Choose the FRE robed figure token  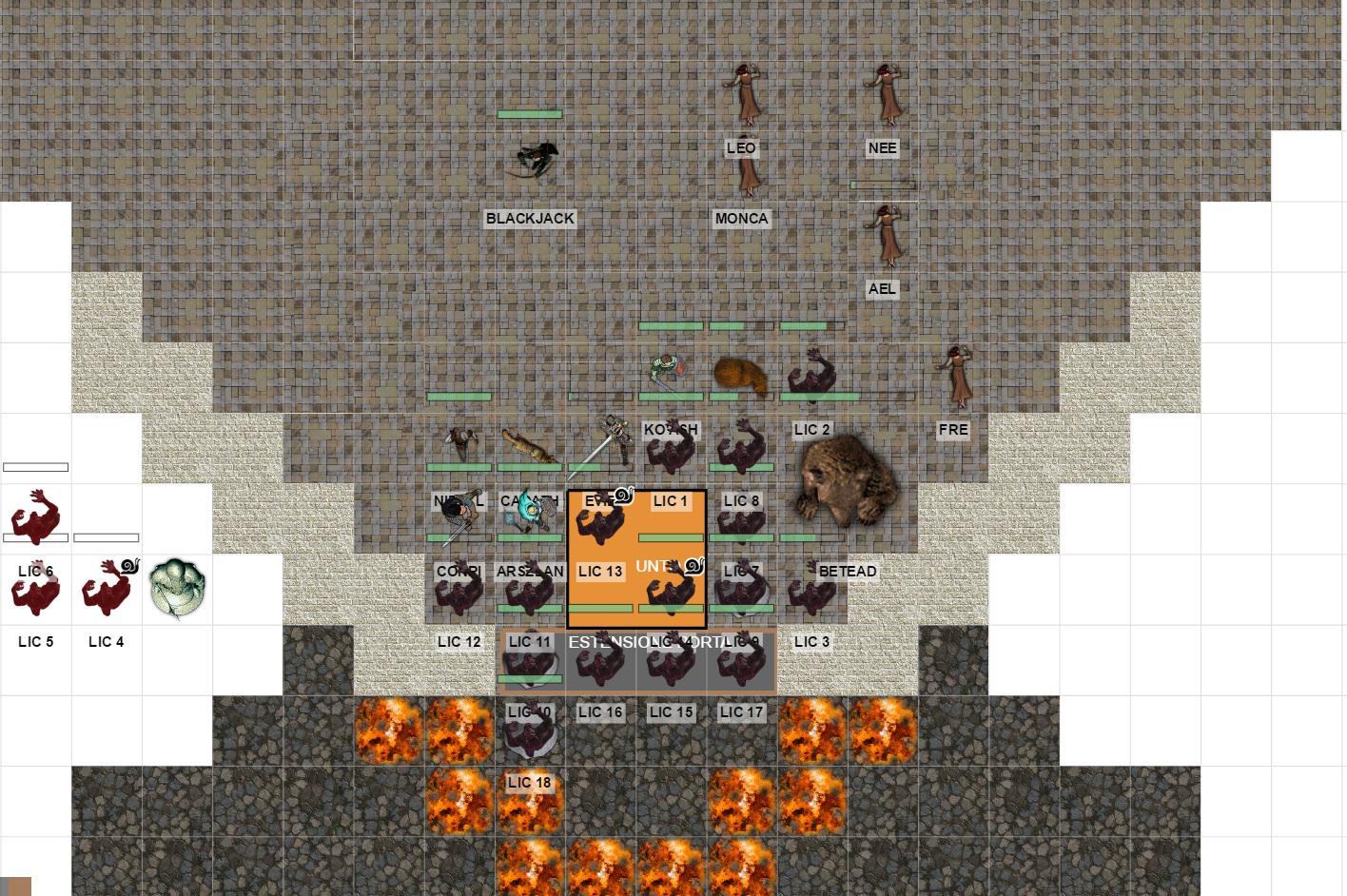pos(953,378)
